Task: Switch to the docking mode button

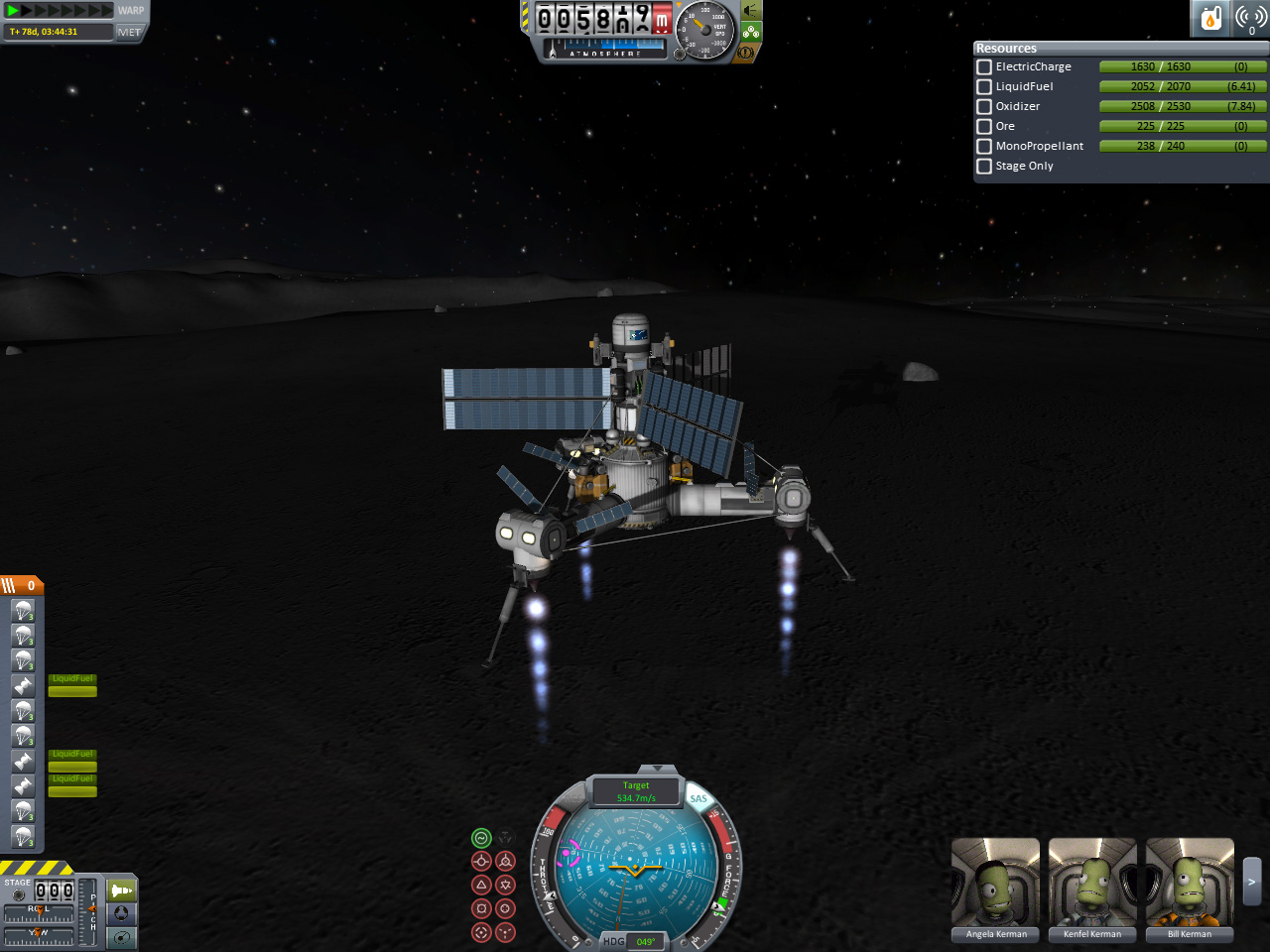Action: [x=122, y=913]
